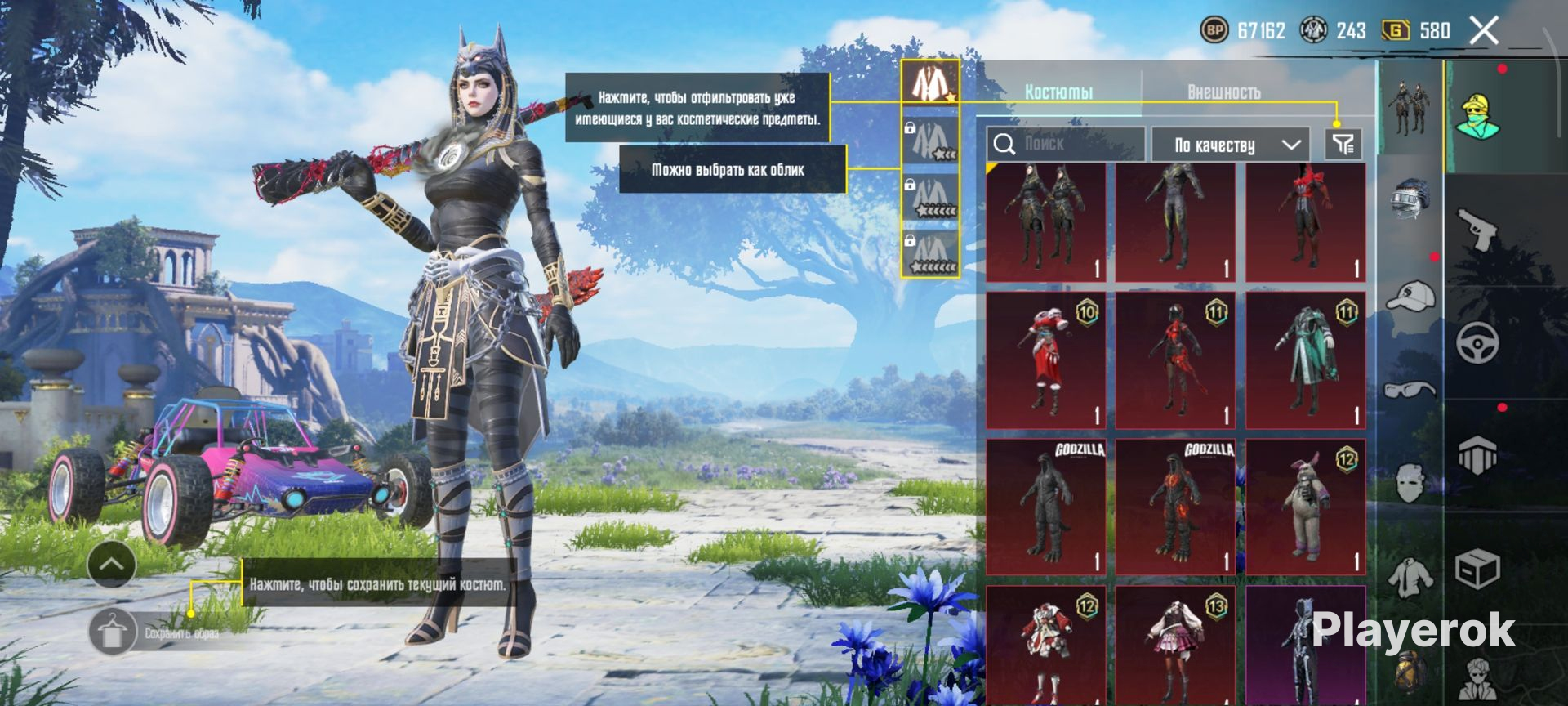Select the red dress with level 10 badge

coord(1045,360)
